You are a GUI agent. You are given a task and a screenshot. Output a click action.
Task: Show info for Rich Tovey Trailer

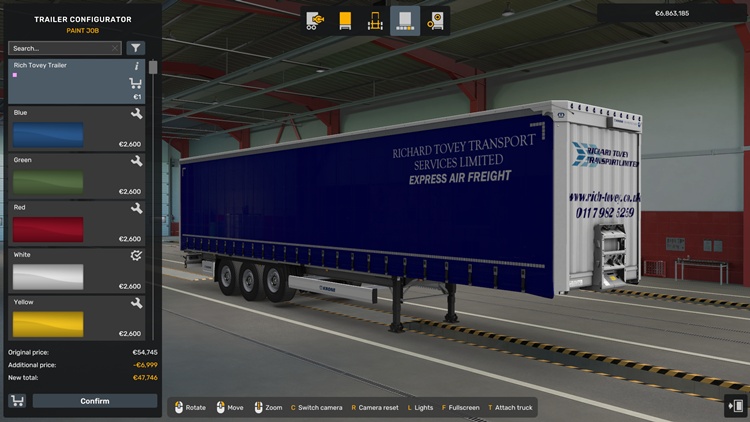coord(137,66)
